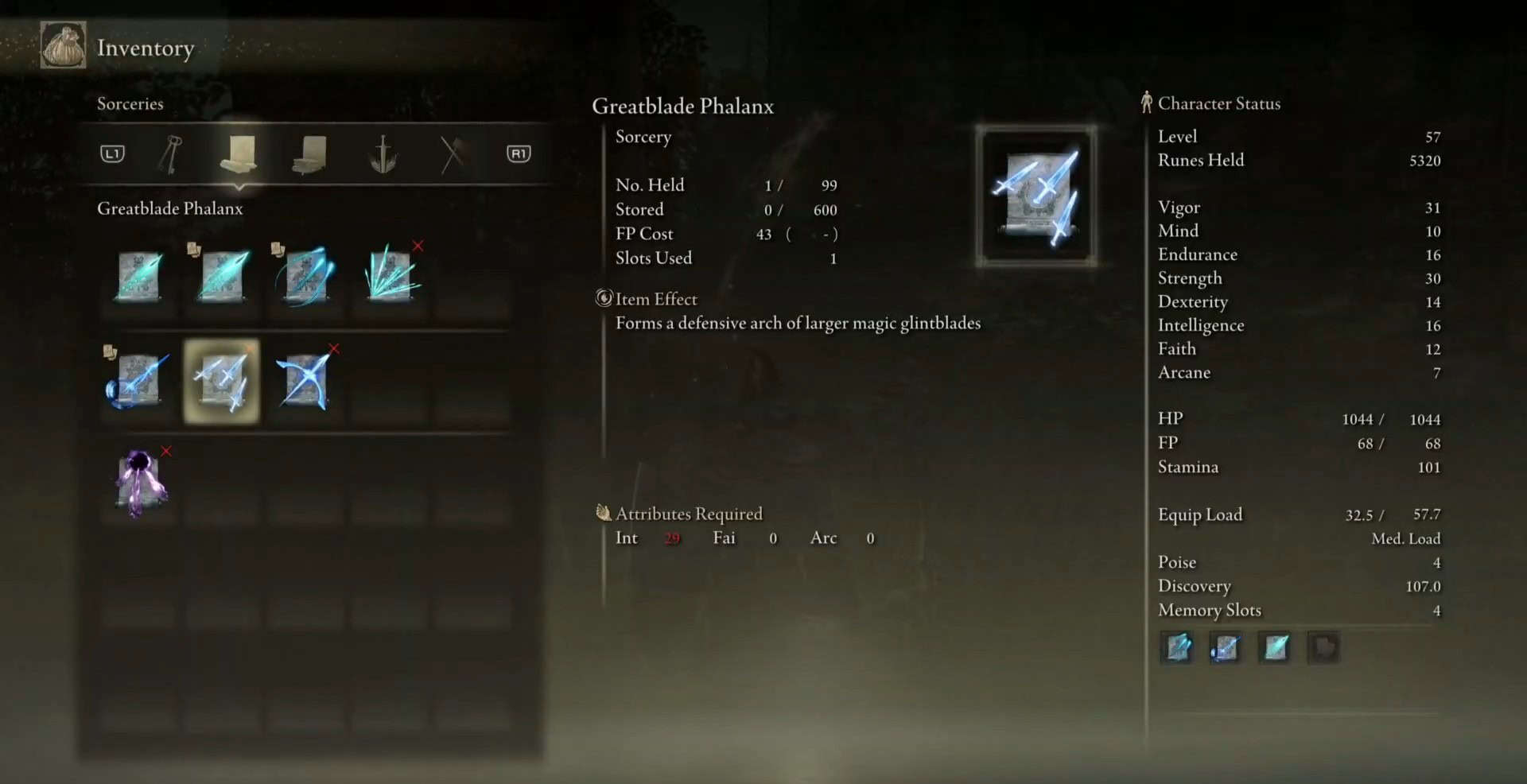The width and height of the screenshot is (1527, 784).
Task: Open the Incantations tab beside Sorceries
Action: (309, 153)
